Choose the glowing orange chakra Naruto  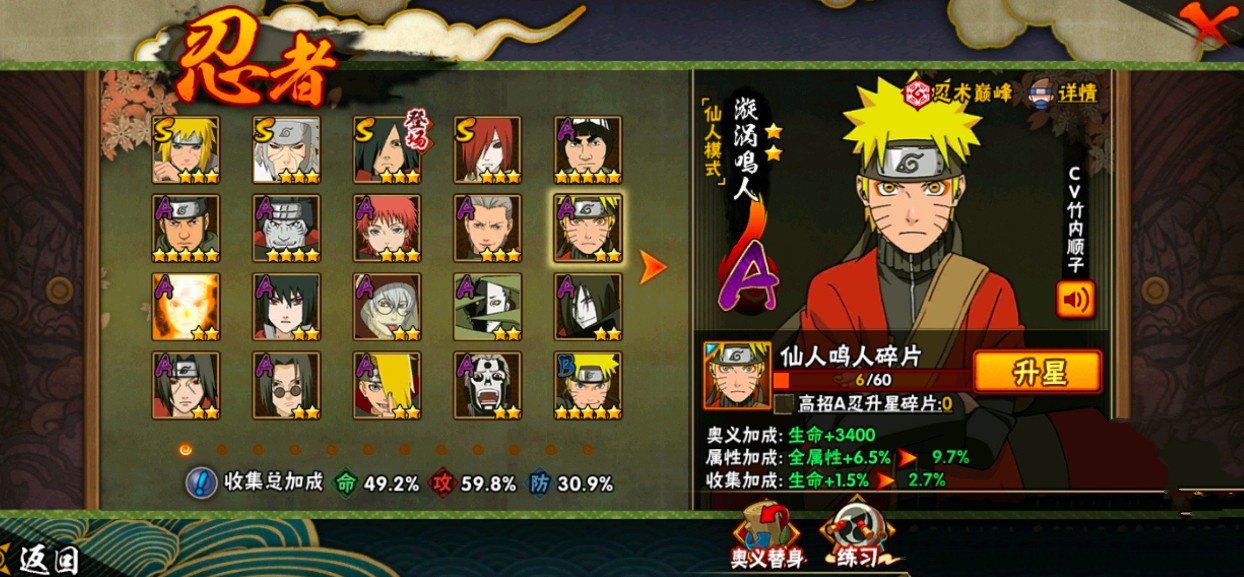point(185,307)
